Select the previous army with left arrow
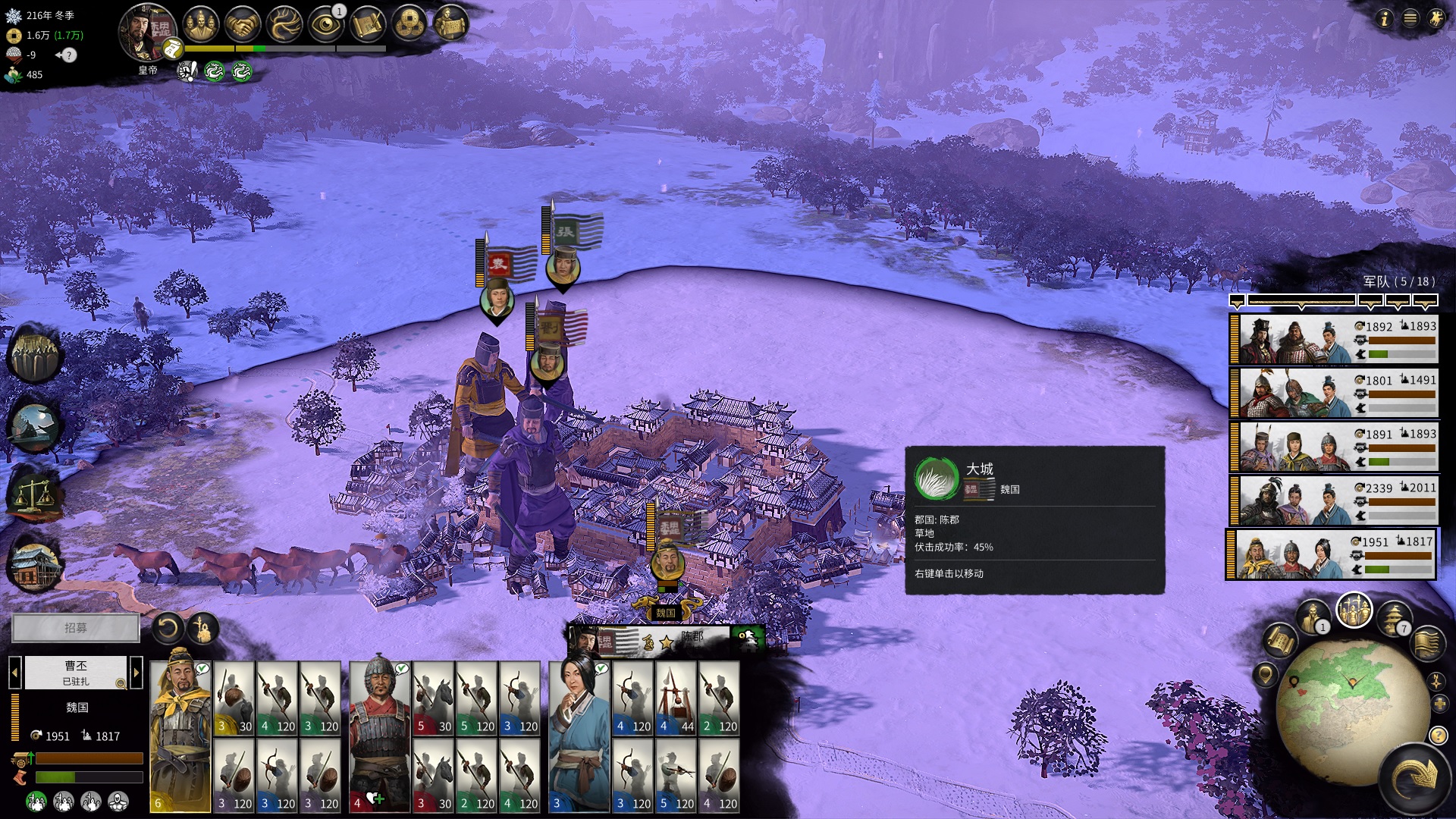This screenshot has height=819, width=1456. [14, 672]
